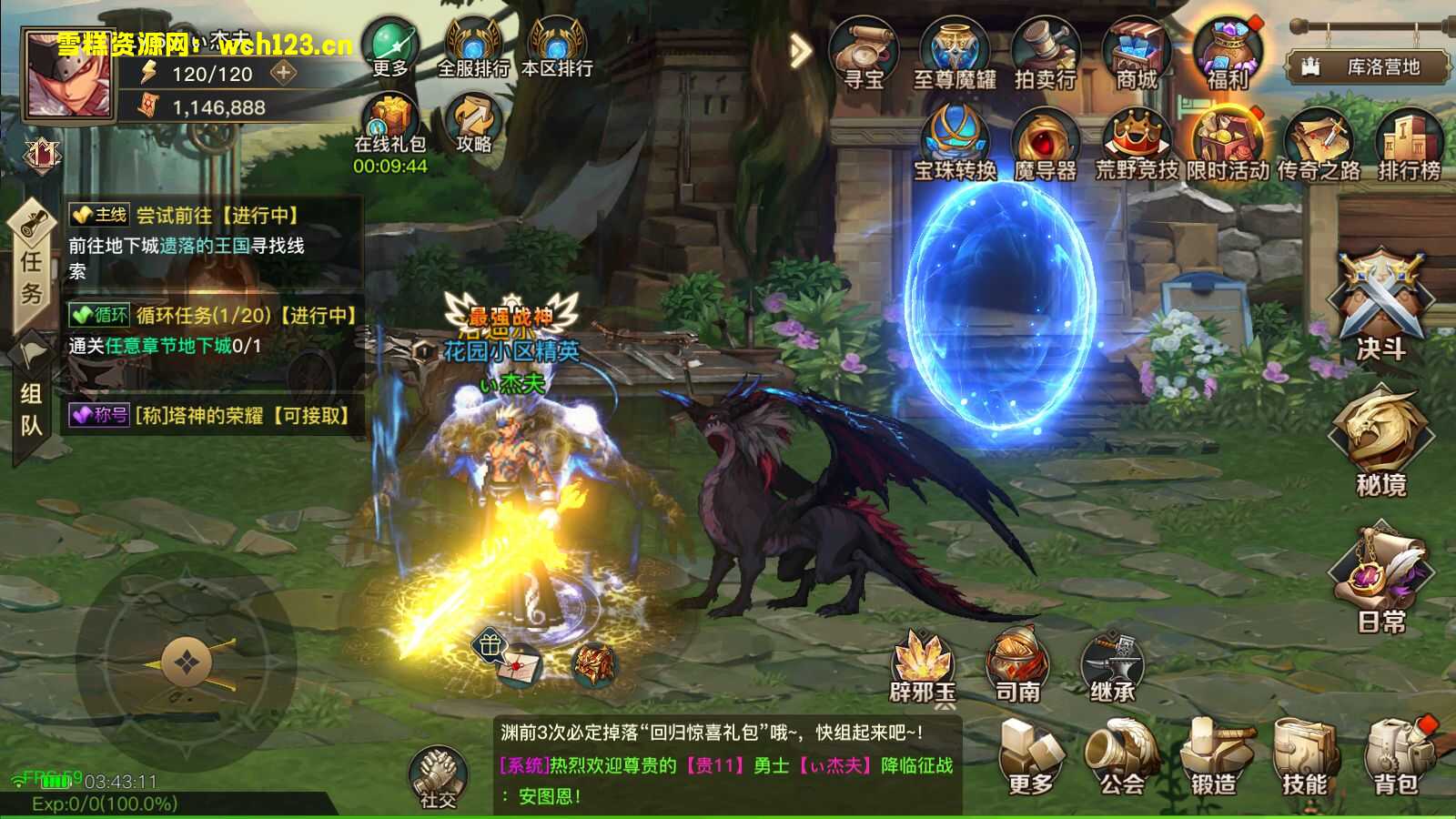Open the 公会 guild panel
Image resolution: width=1456 pixels, height=819 pixels.
(1122, 755)
